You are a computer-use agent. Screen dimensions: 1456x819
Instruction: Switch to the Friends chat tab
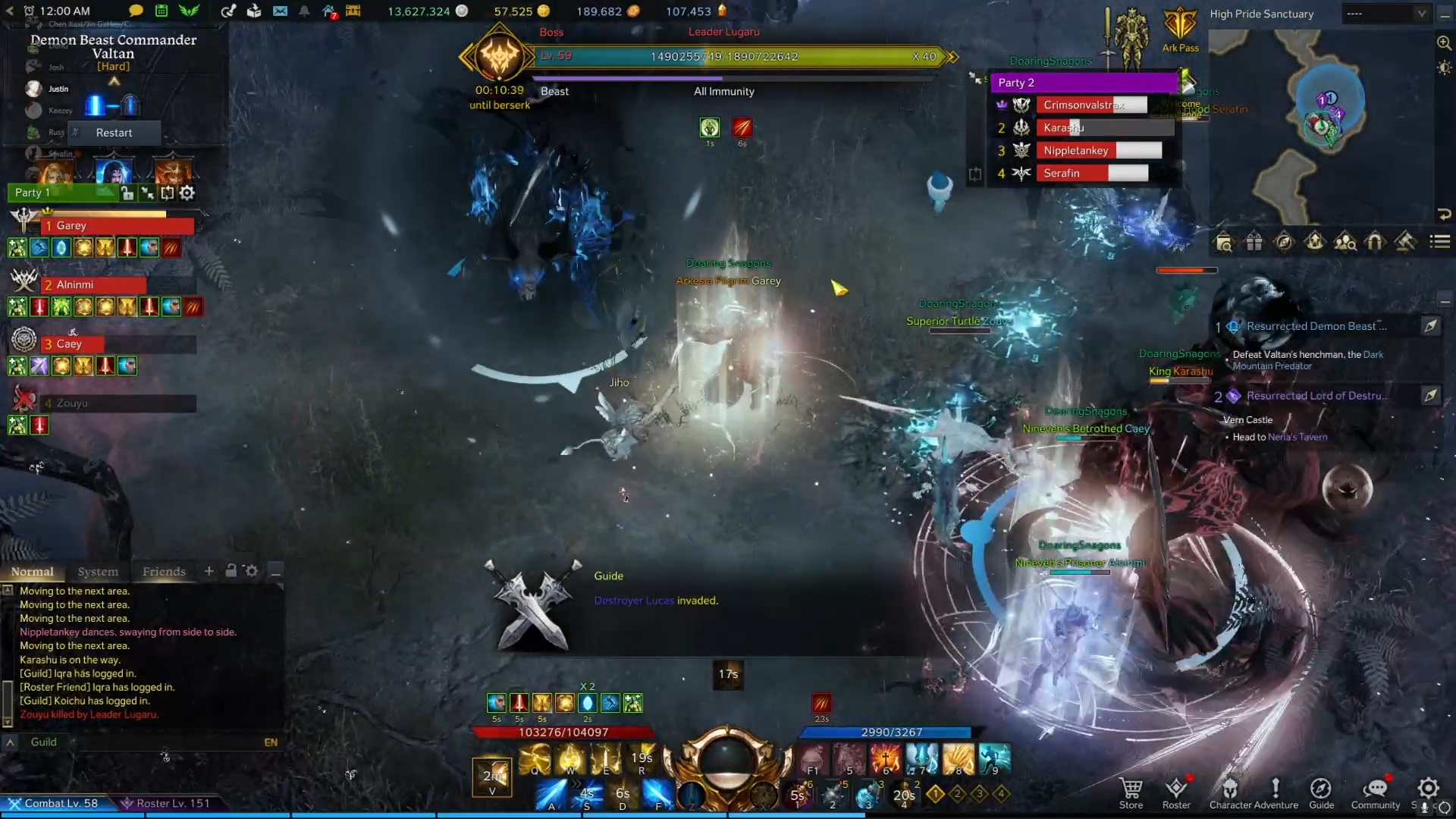point(164,572)
